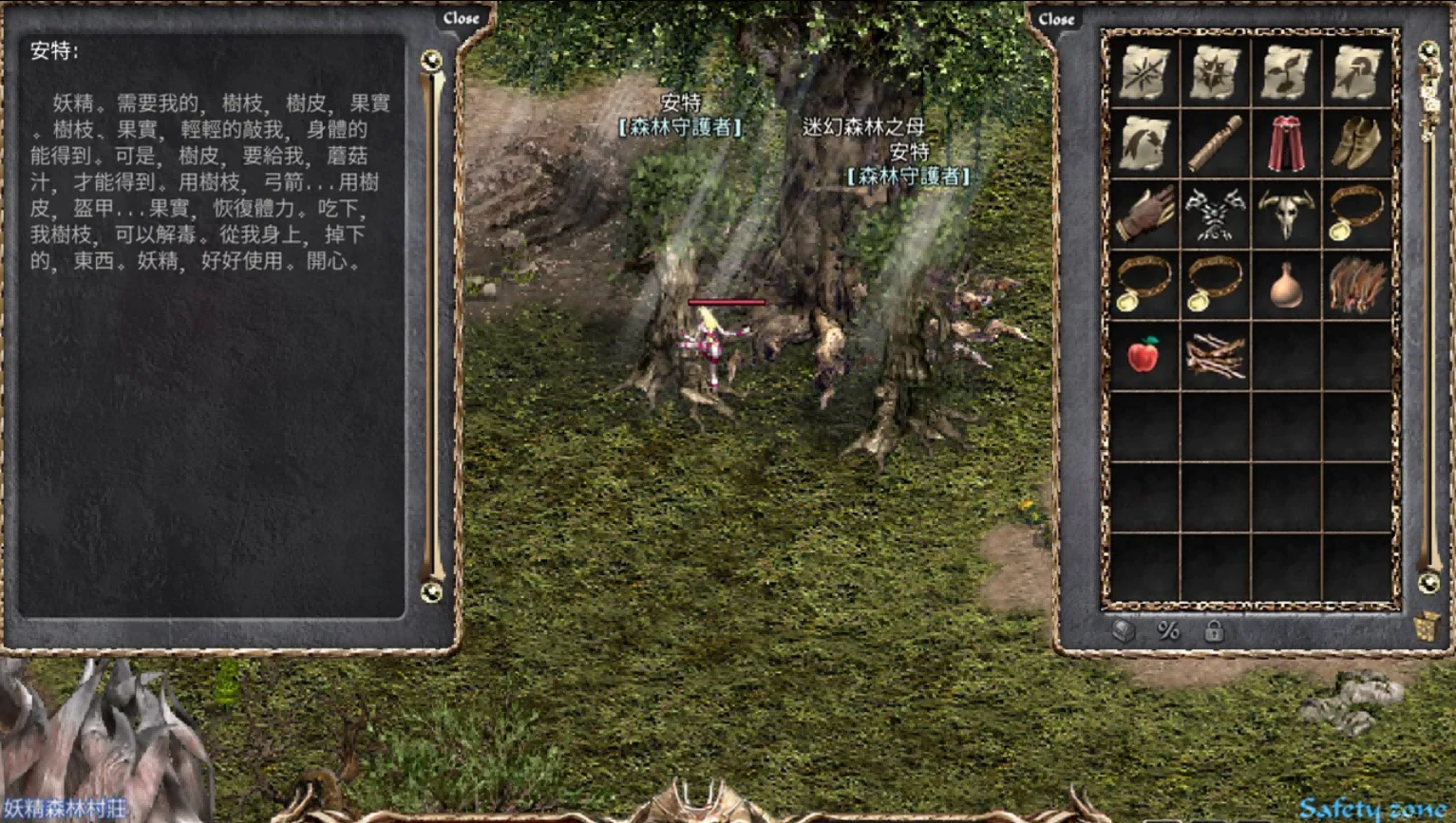This screenshot has height=823, width=1456.
Task: Close the inventory window
Action: pyautogui.click(x=1055, y=19)
